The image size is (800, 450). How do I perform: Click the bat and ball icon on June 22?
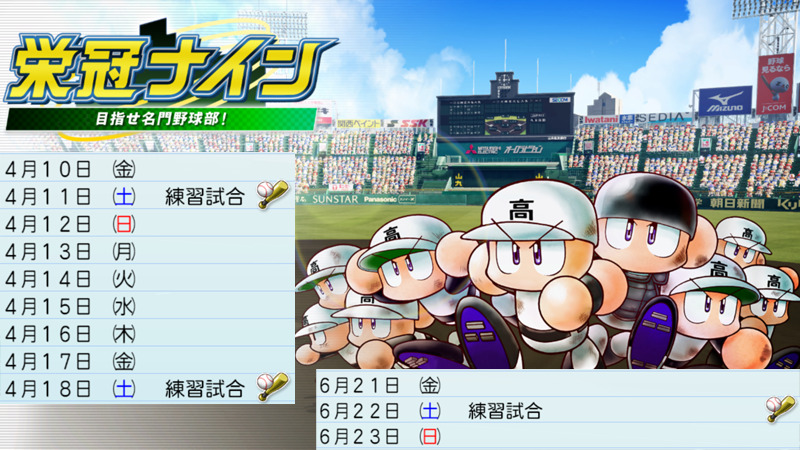(x=778, y=409)
